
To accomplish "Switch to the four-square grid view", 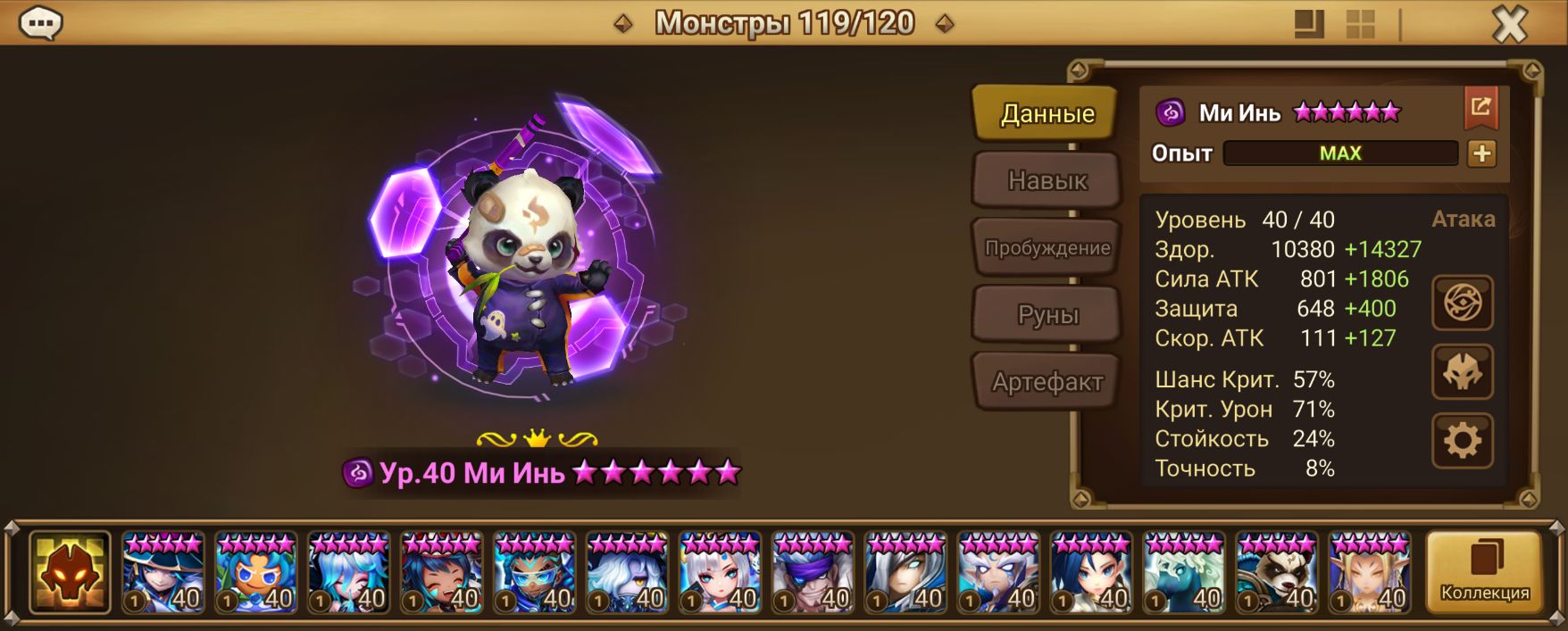I will click(1360, 24).
